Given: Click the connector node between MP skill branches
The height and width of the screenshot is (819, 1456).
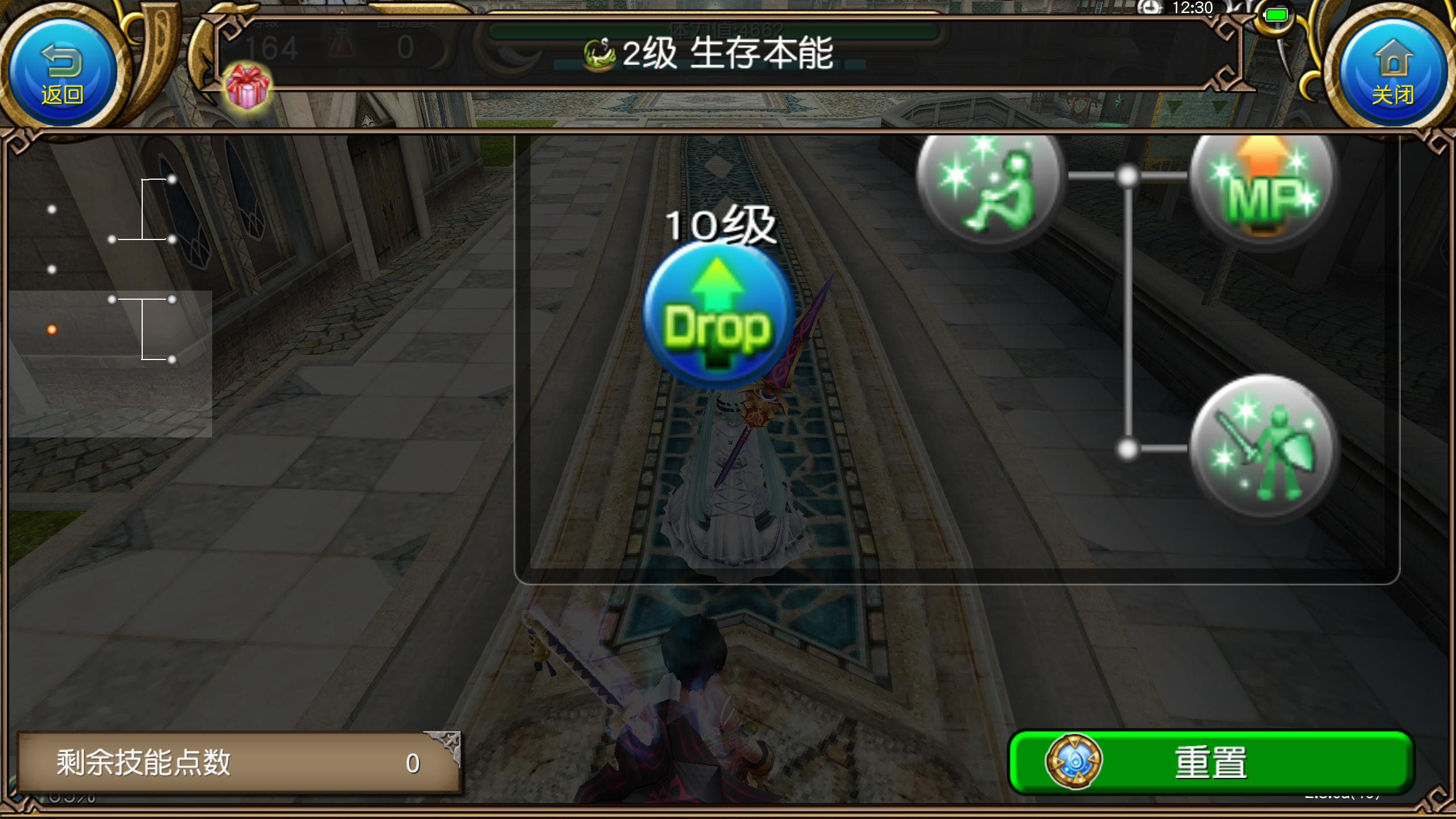Looking at the screenshot, I should [x=1126, y=176].
